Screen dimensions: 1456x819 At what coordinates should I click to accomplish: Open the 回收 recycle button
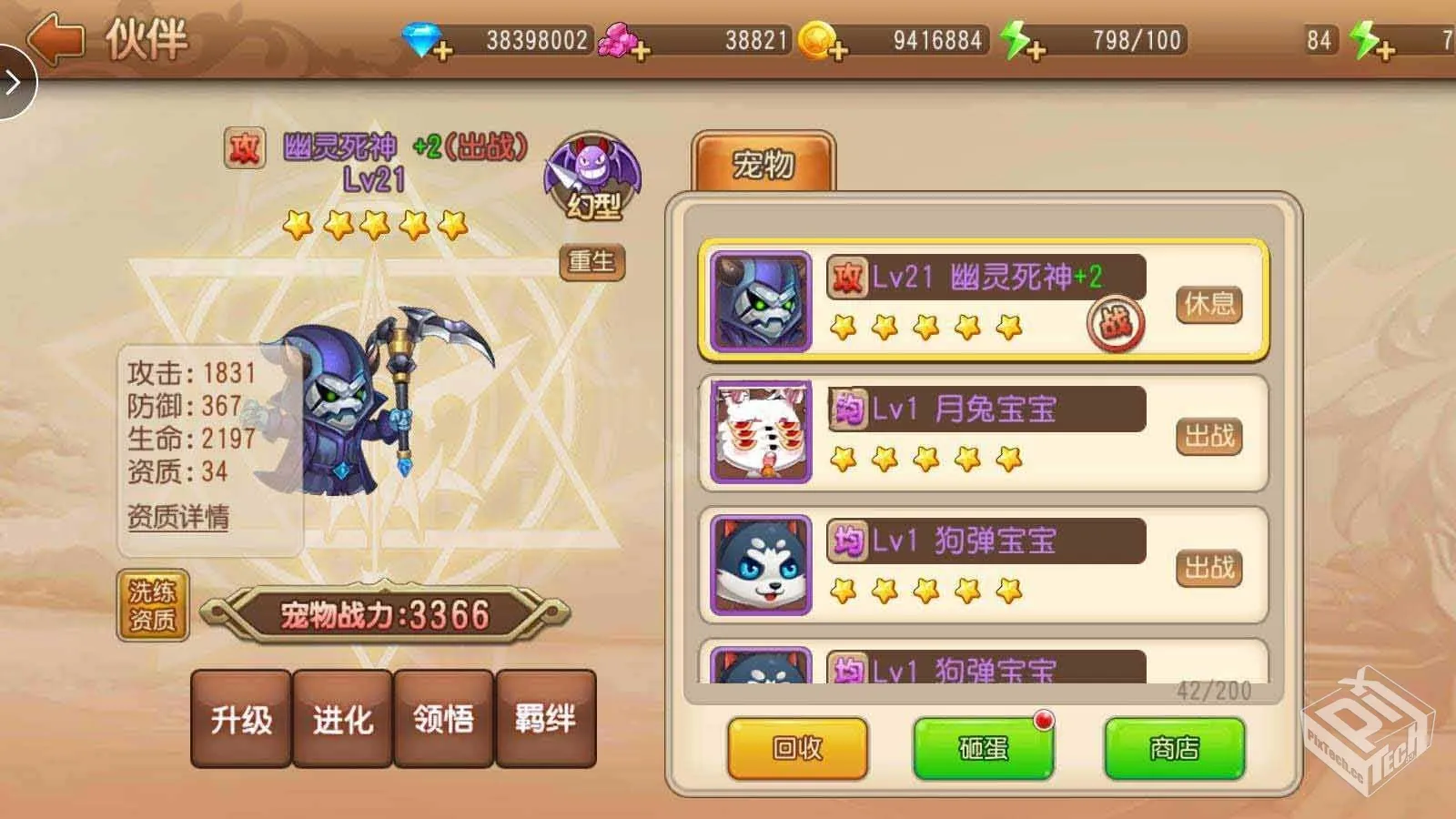tap(797, 748)
